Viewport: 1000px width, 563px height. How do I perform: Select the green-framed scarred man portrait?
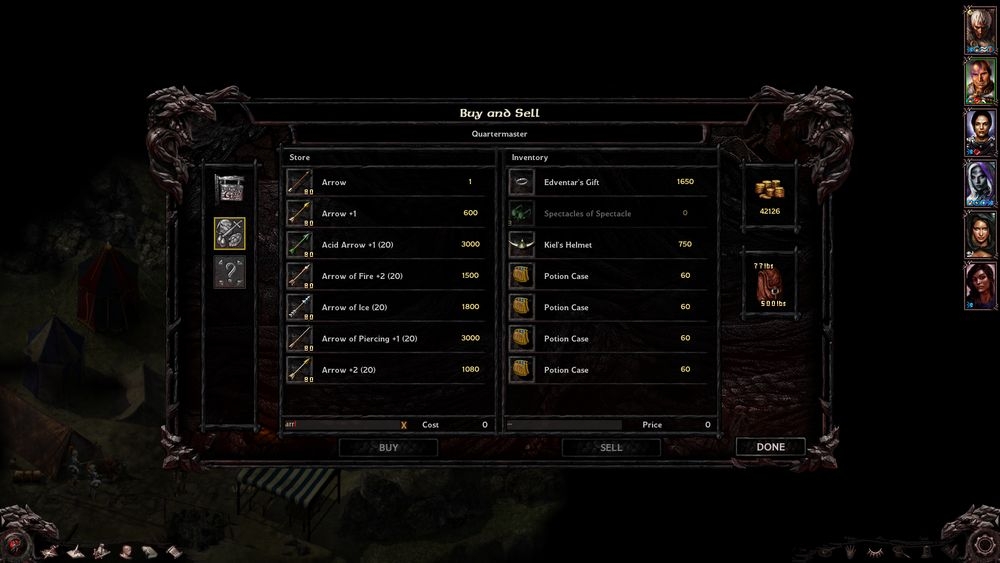(979, 81)
